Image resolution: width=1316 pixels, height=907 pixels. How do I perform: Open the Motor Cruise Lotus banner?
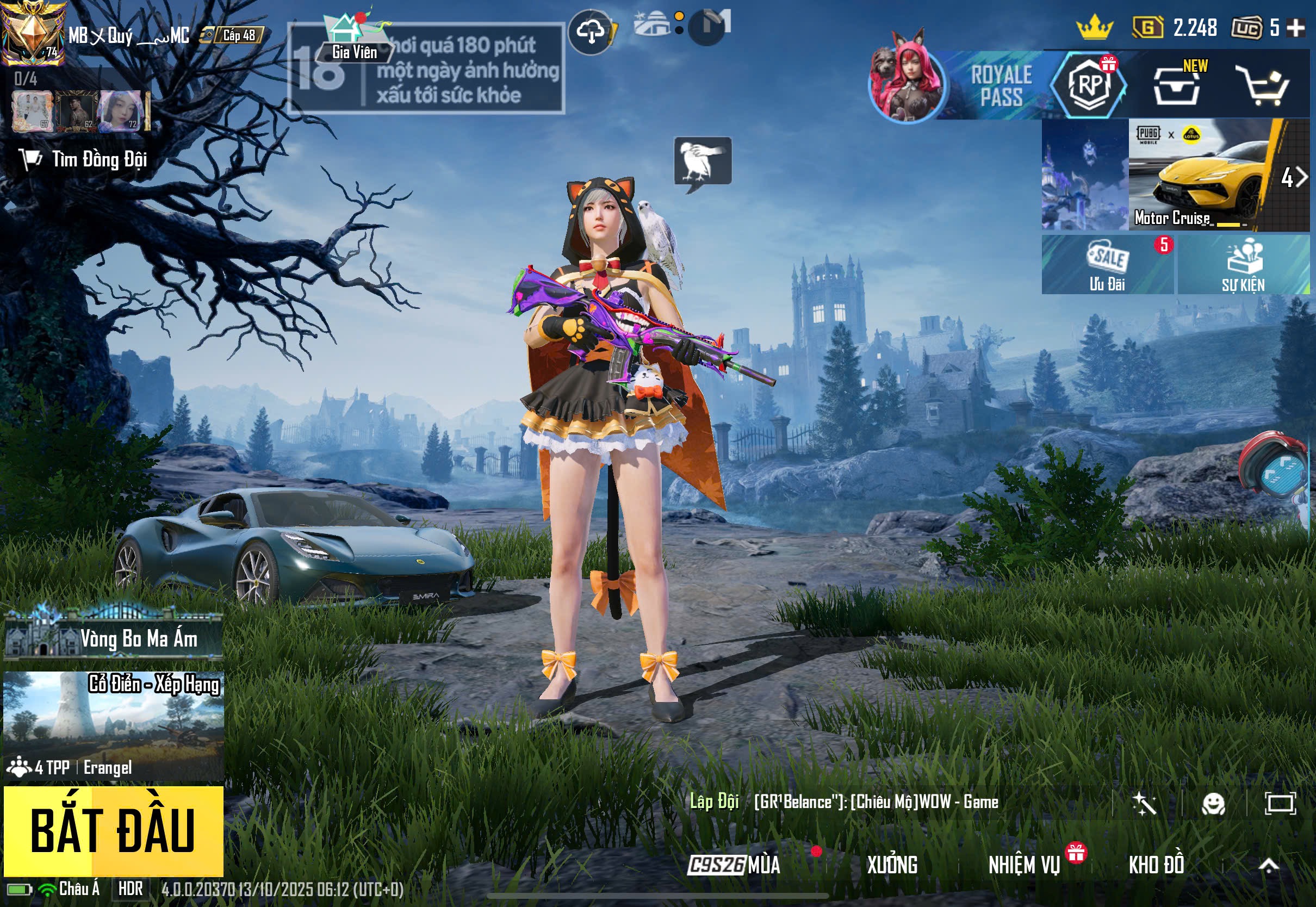pos(1199,175)
